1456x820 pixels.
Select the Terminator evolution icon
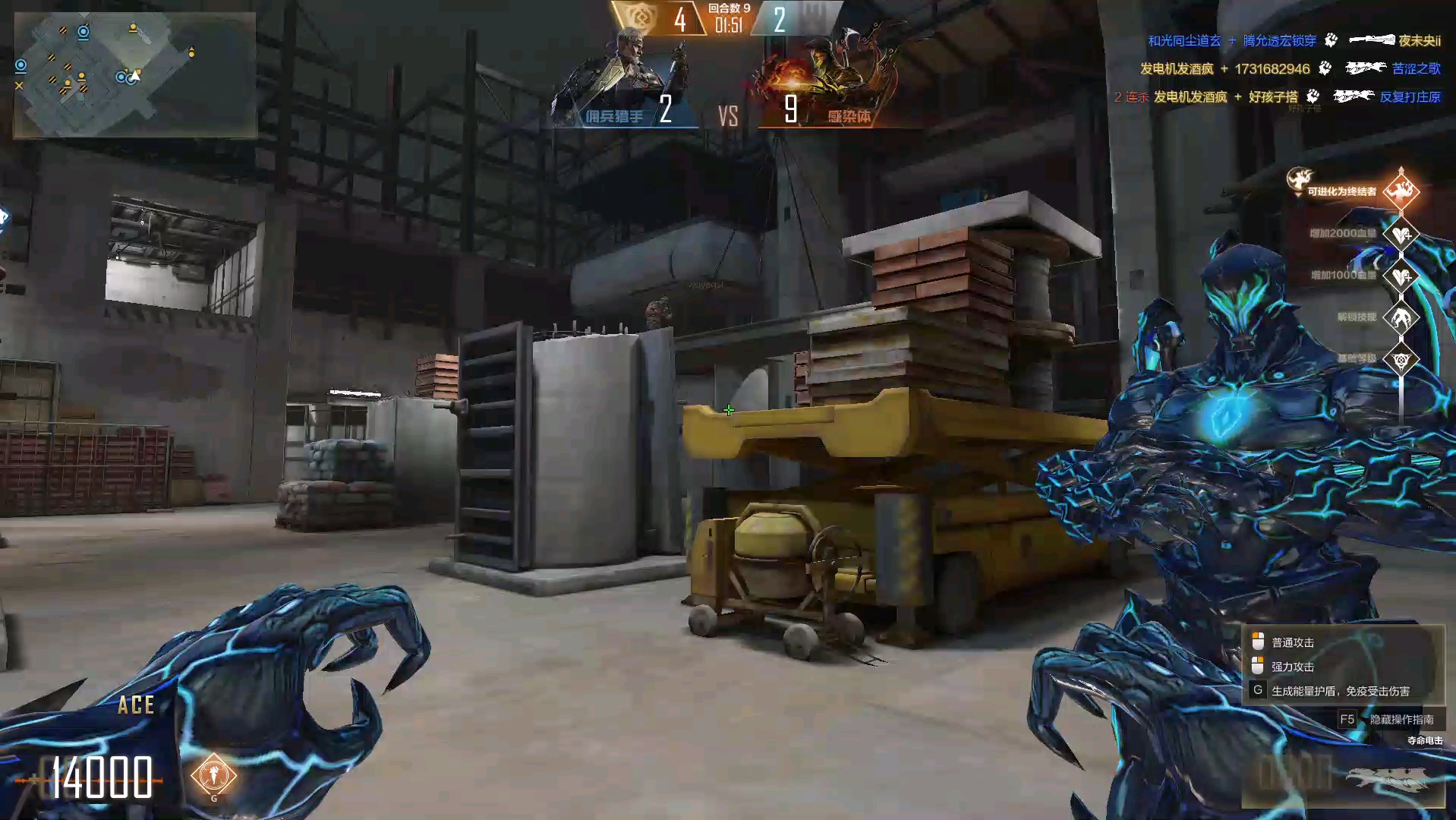coord(1401,191)
